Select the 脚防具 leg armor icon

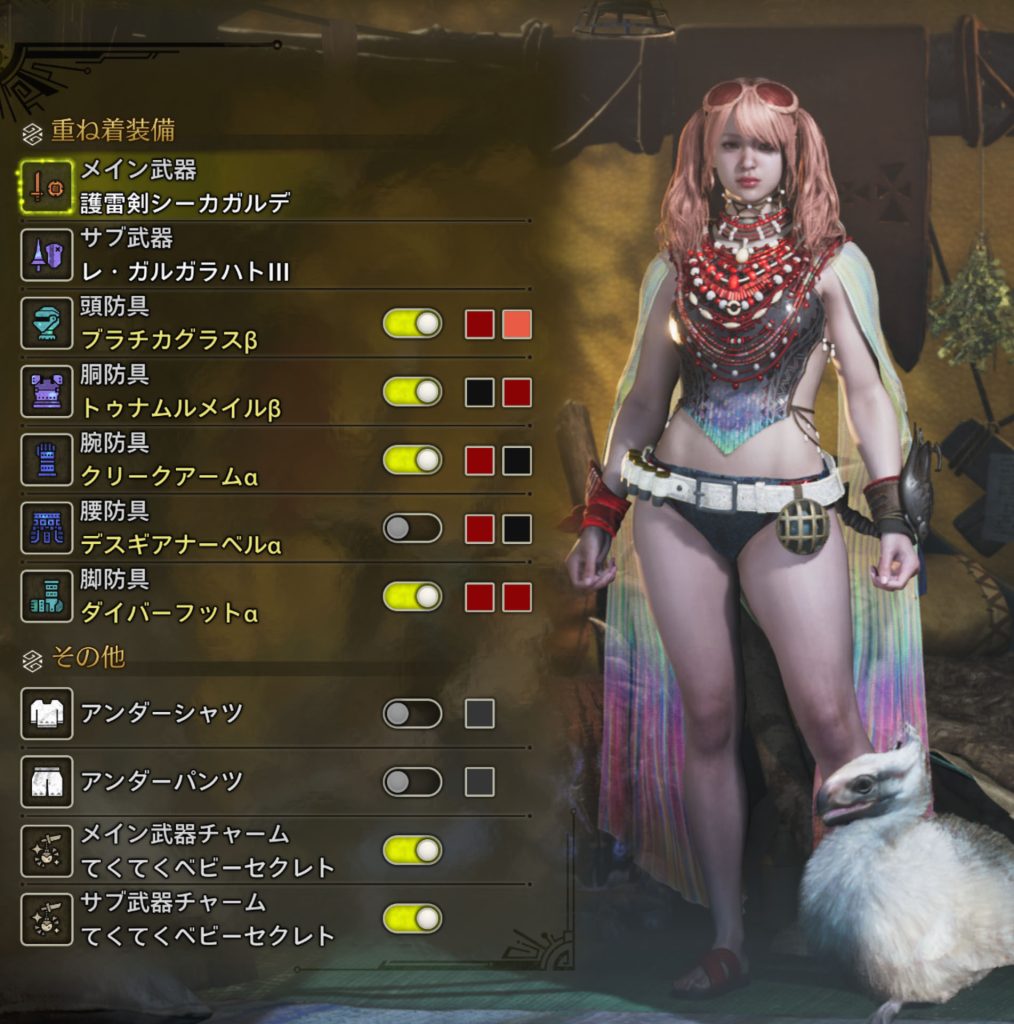click(x=46, y=597)
